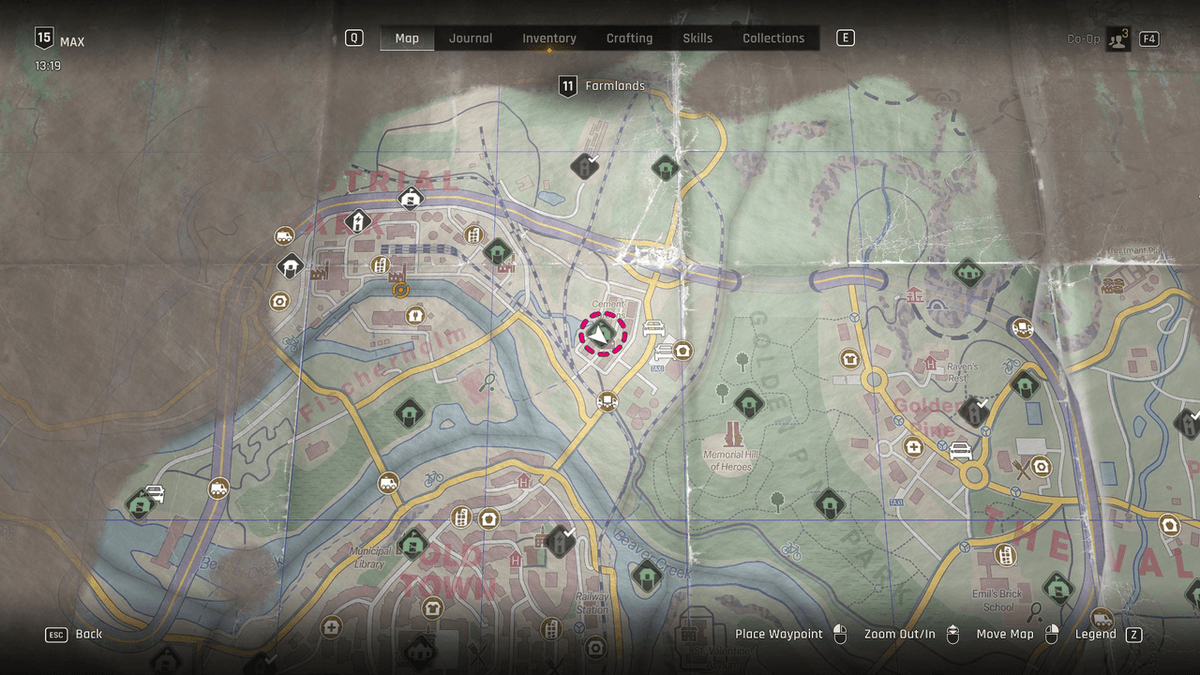Click the medical cross marker in Golden Pine
The image size is (1200, 675).
(913, 446)
